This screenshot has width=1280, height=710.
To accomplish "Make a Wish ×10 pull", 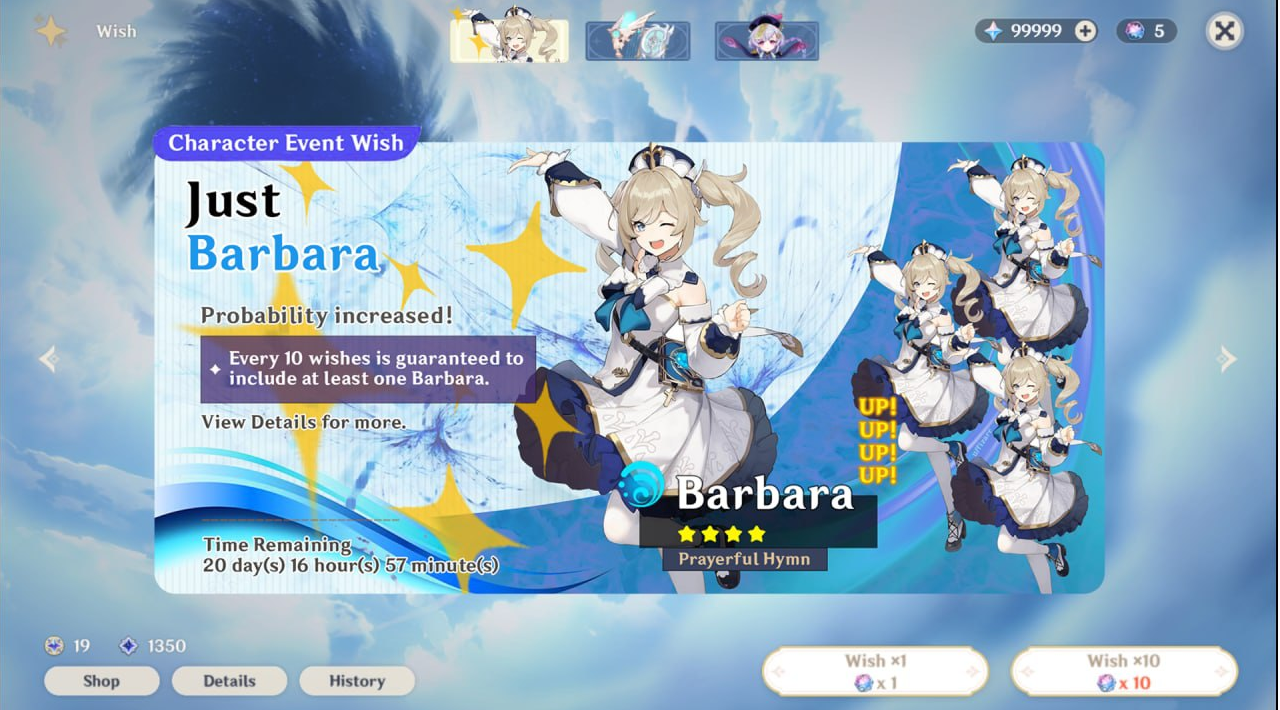I will point(1124,671).
